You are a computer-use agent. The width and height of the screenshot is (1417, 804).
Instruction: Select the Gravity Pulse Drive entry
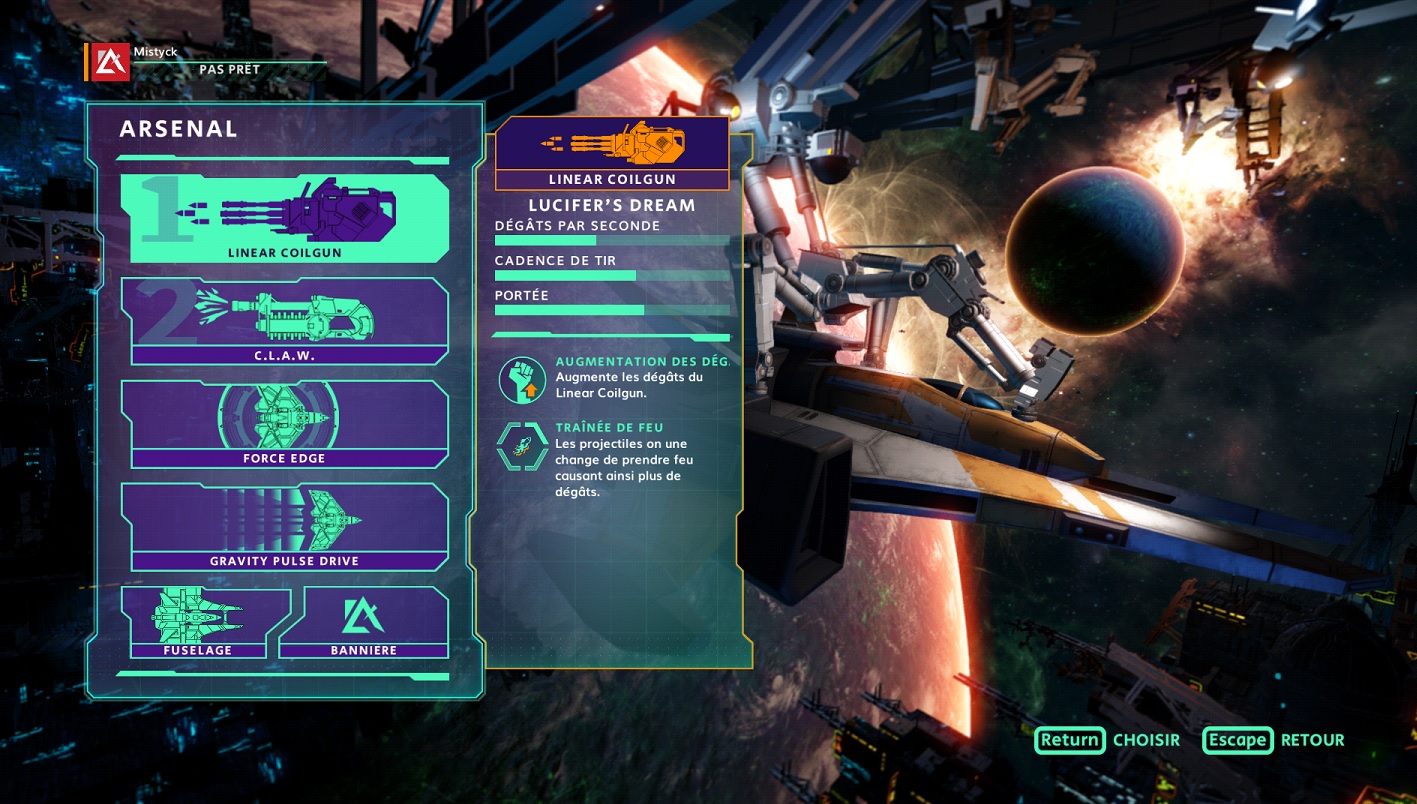pos(284,525)
